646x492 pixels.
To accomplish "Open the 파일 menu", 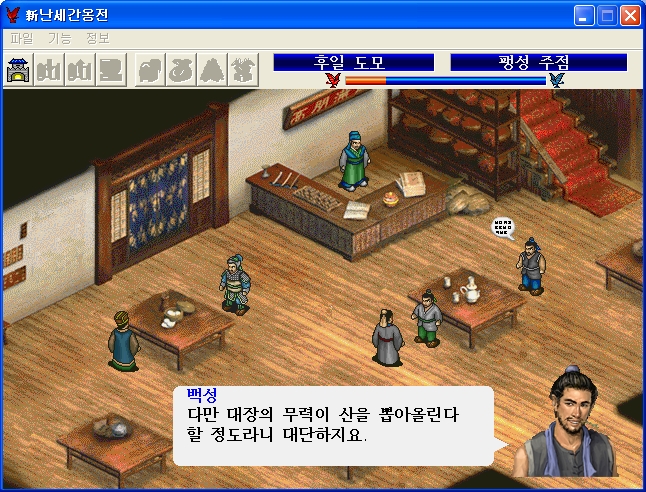I will tap(21, 38).
